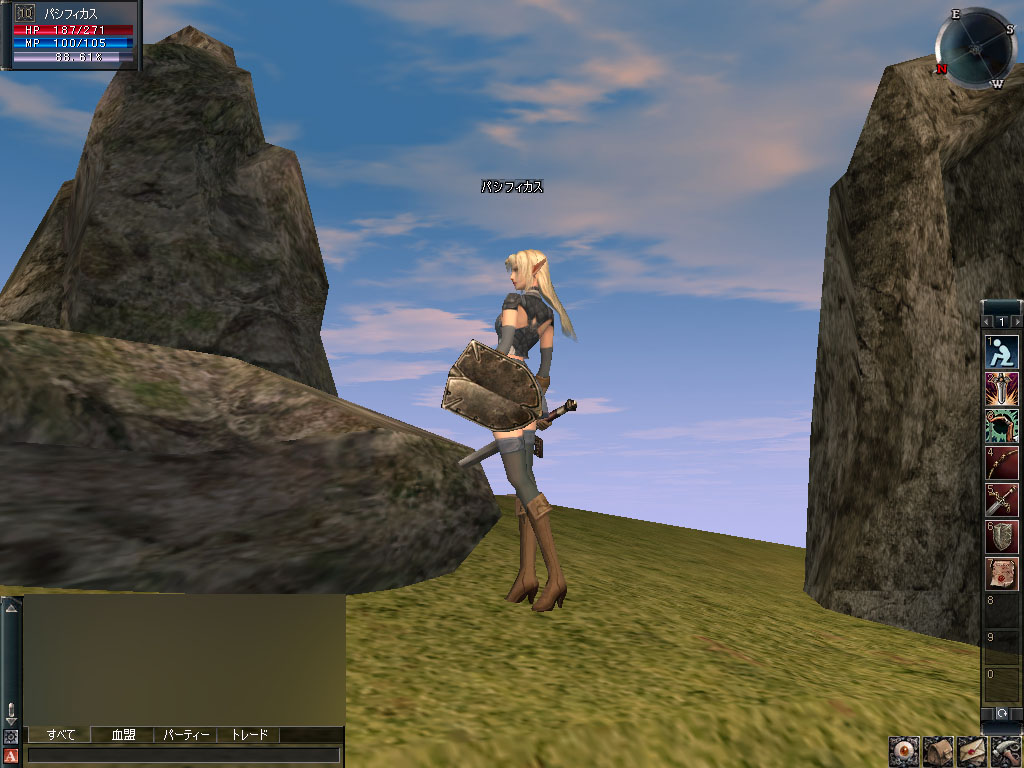Equip the sword in hotbar slot 5

click(1001, 499)
